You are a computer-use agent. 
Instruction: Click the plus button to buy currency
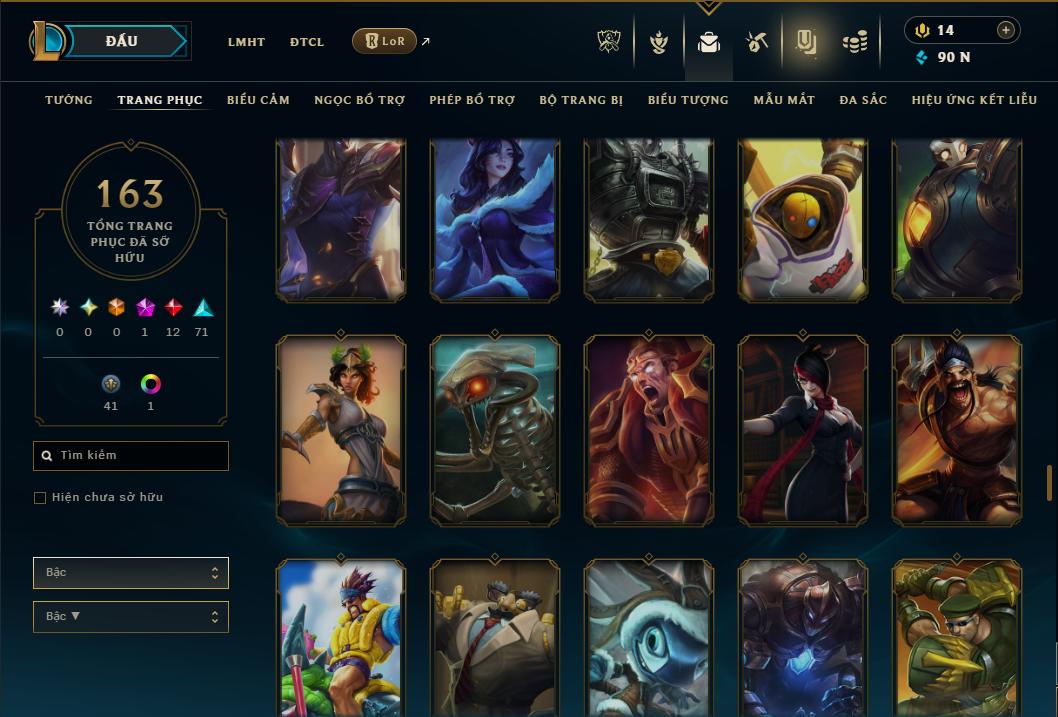(1006, 30)
